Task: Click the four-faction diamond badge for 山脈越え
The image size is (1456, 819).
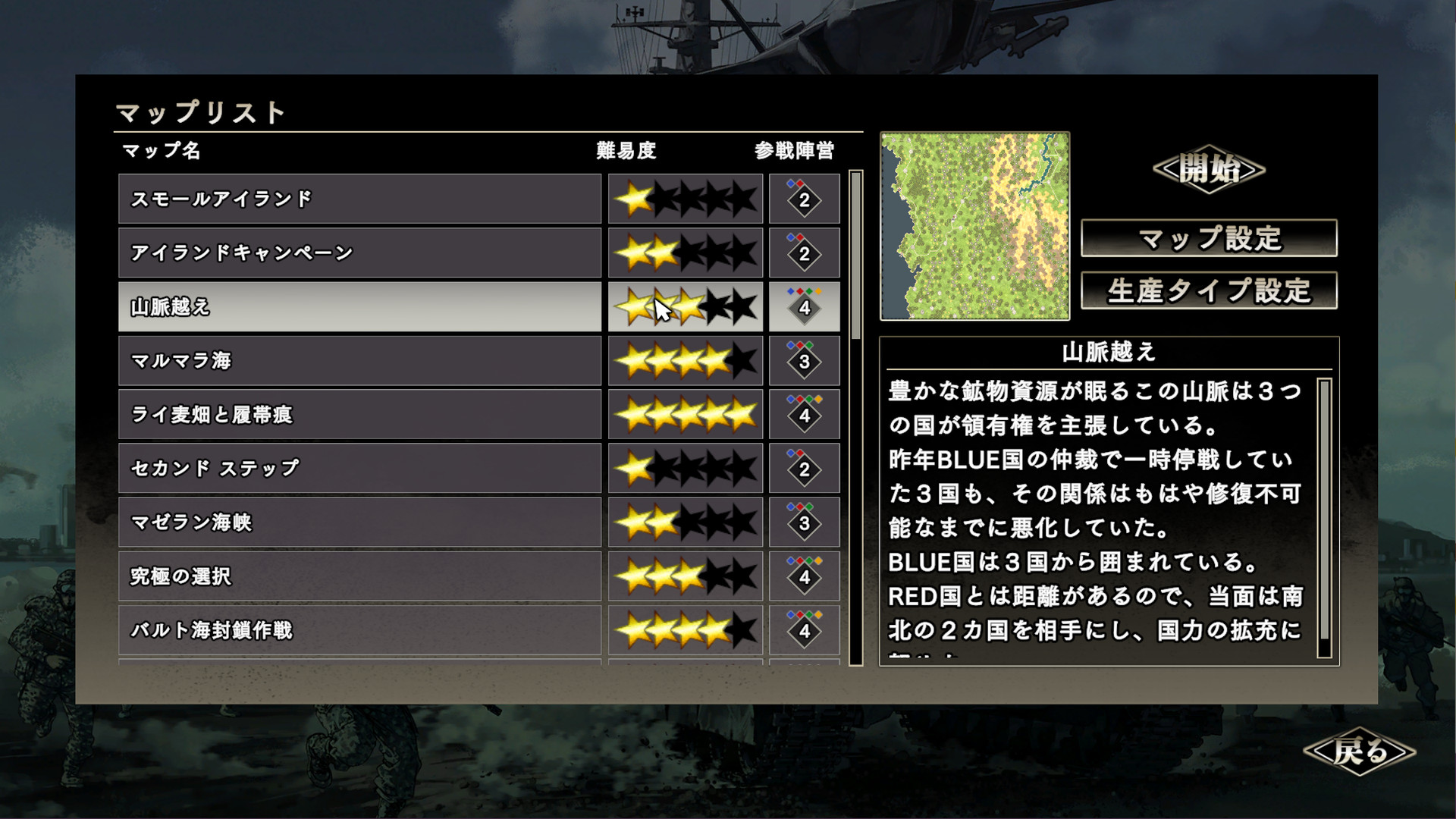Action: pos(804,306)
